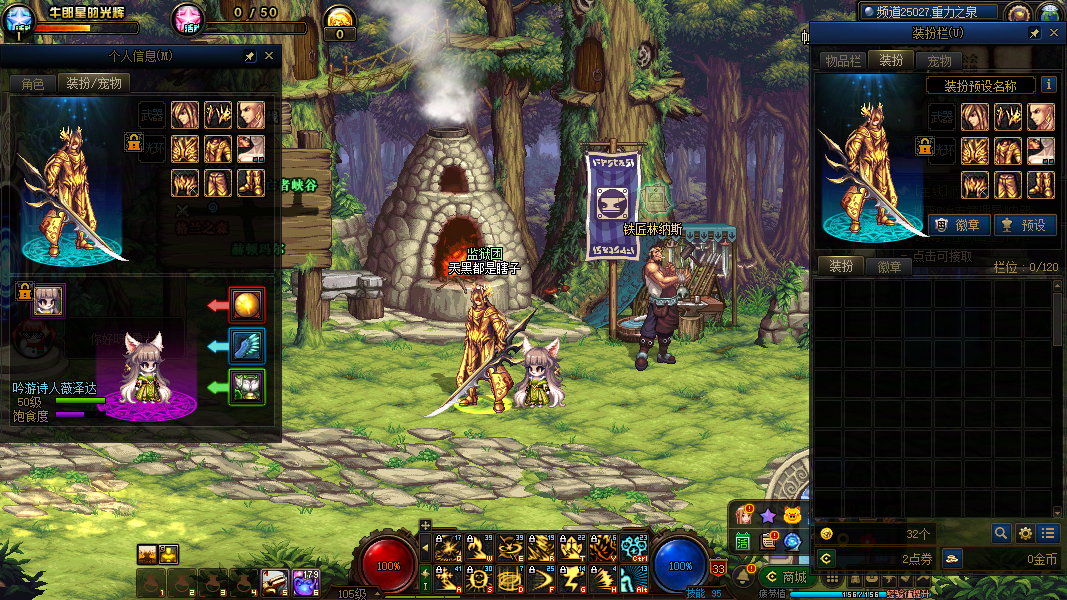1067x600 pixels.
Task: Click the pet portrait slot in personal info
Action: click(48, 299)
